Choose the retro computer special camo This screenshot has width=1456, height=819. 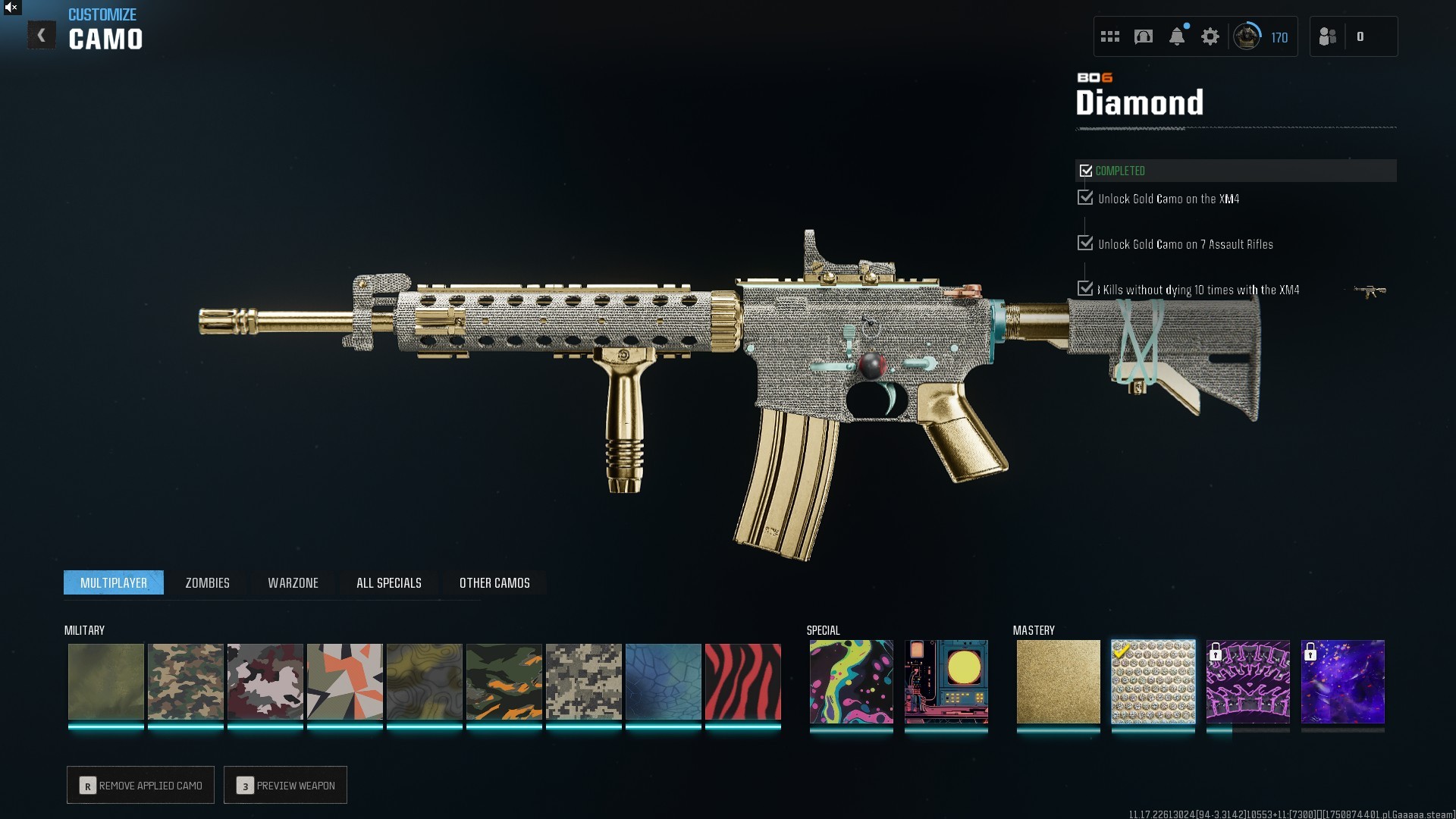click(x=946, y=681)
